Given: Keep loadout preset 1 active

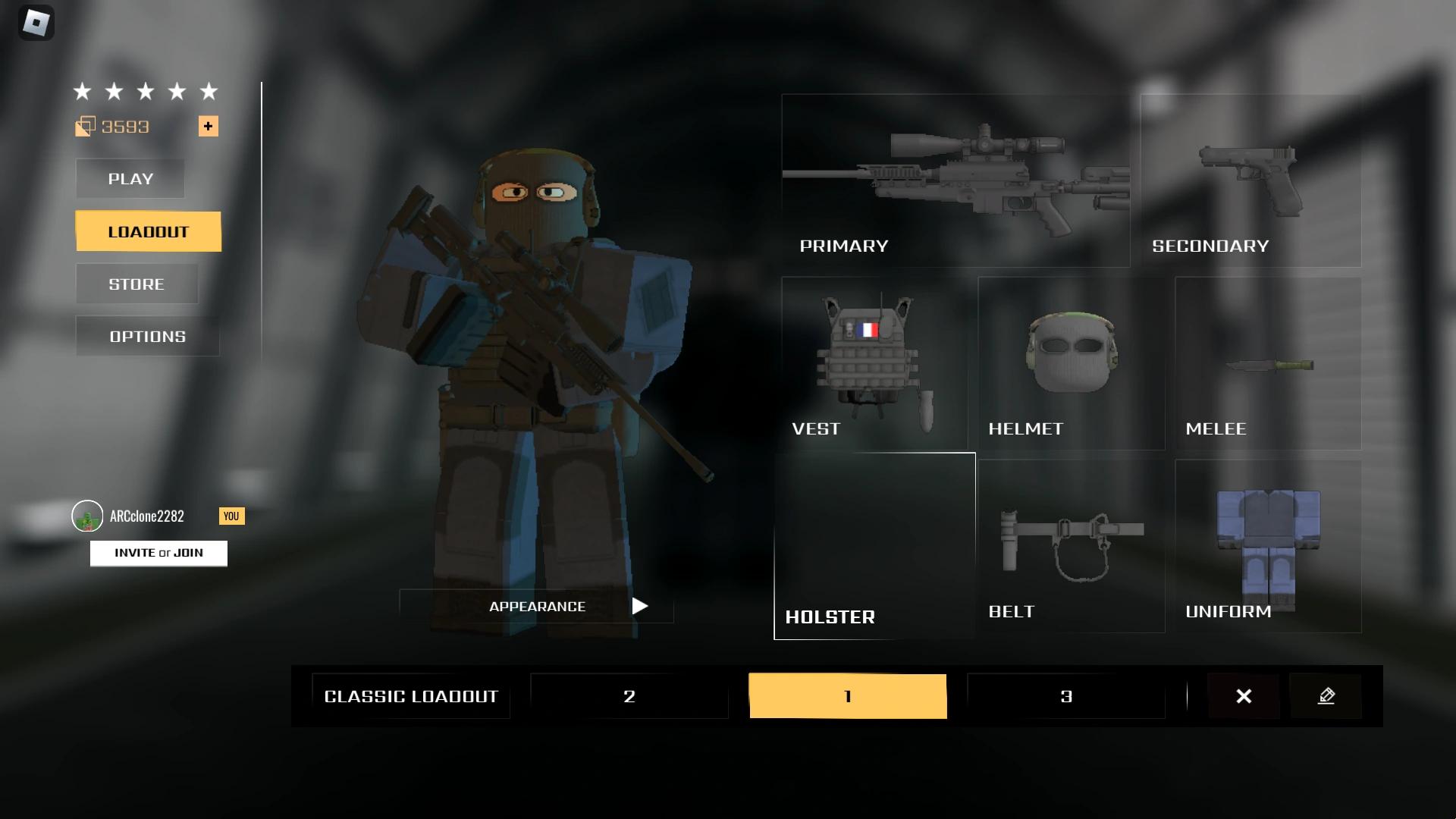Looking at the screenshot, I should [x=847, y=695].
